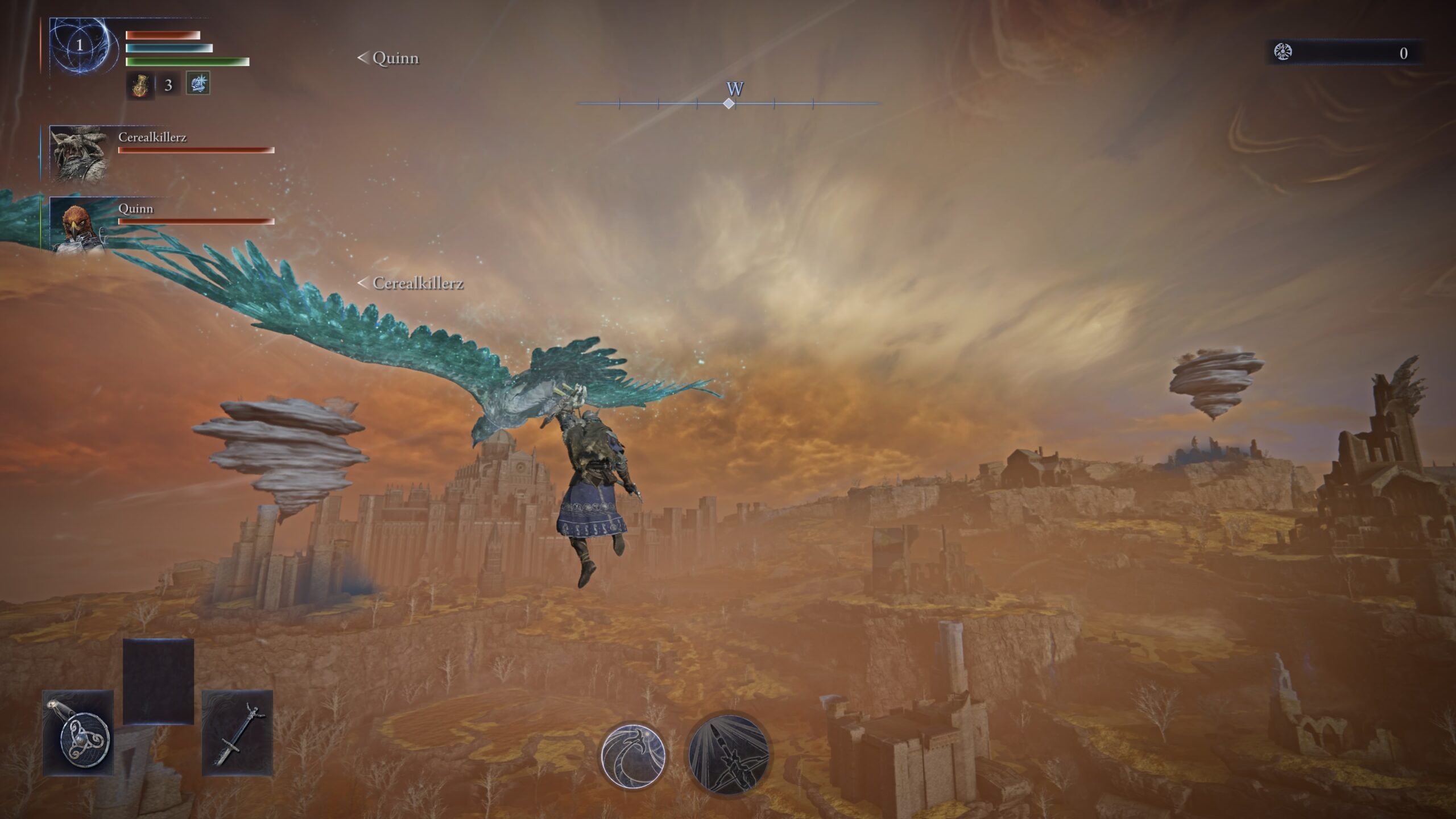Image resolution: width=1456 pixels, height=819 pixels.
Task: Click the rune currency emblem icon
Action: click(x=1283, y=52)
